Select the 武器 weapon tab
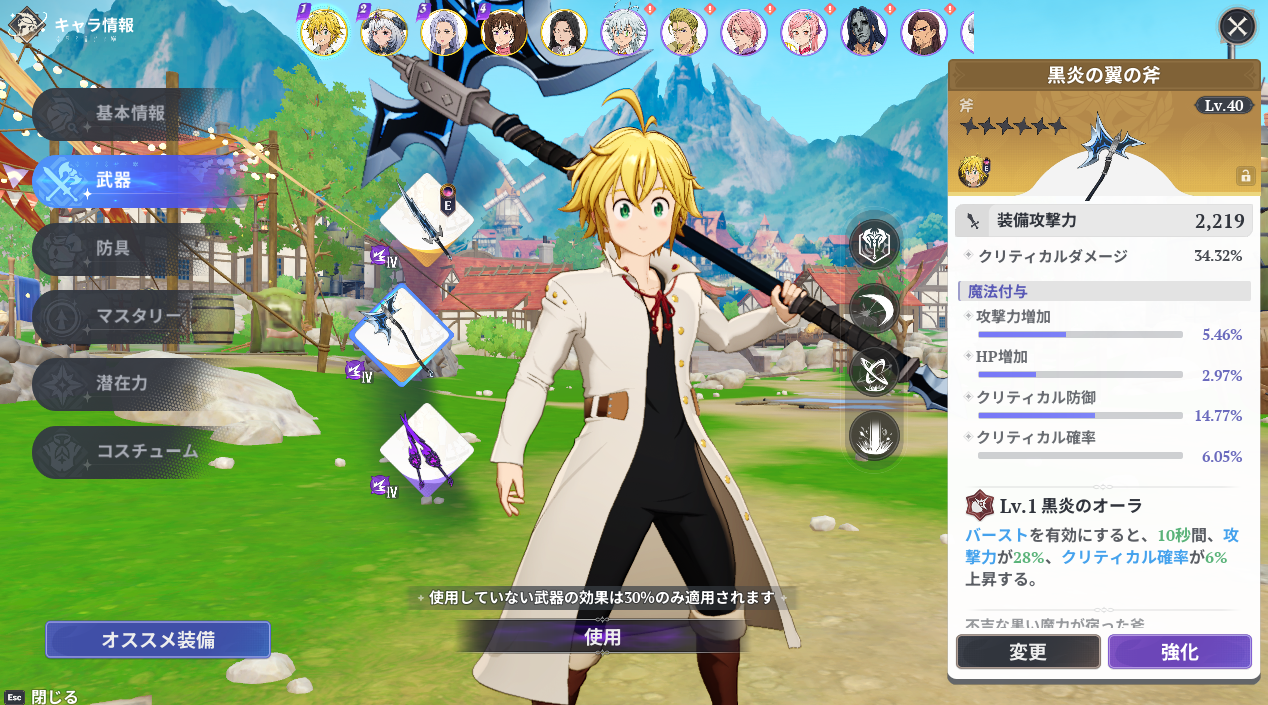 113,181
